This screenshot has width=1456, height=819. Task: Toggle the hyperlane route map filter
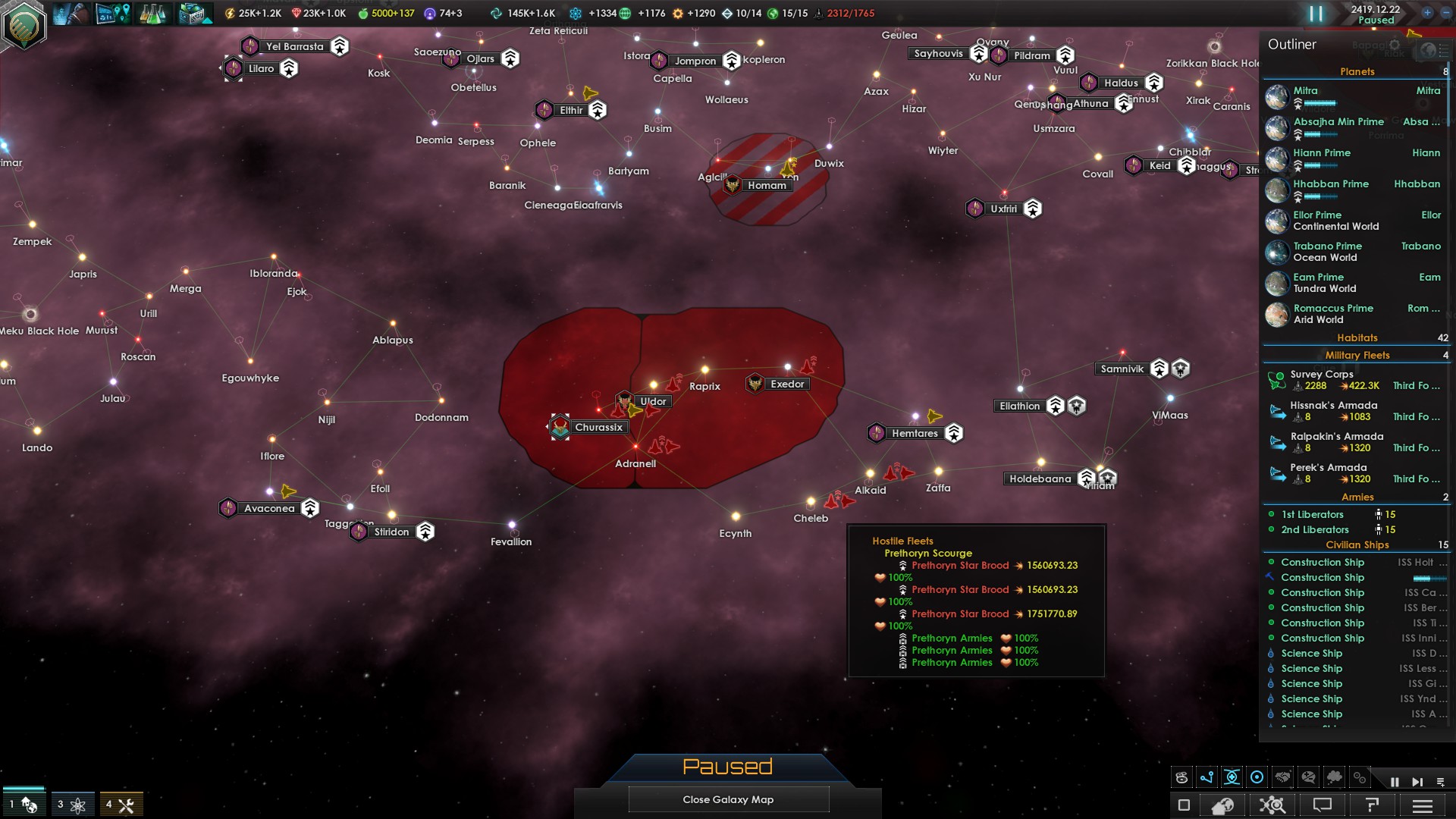pos(1207,777)
